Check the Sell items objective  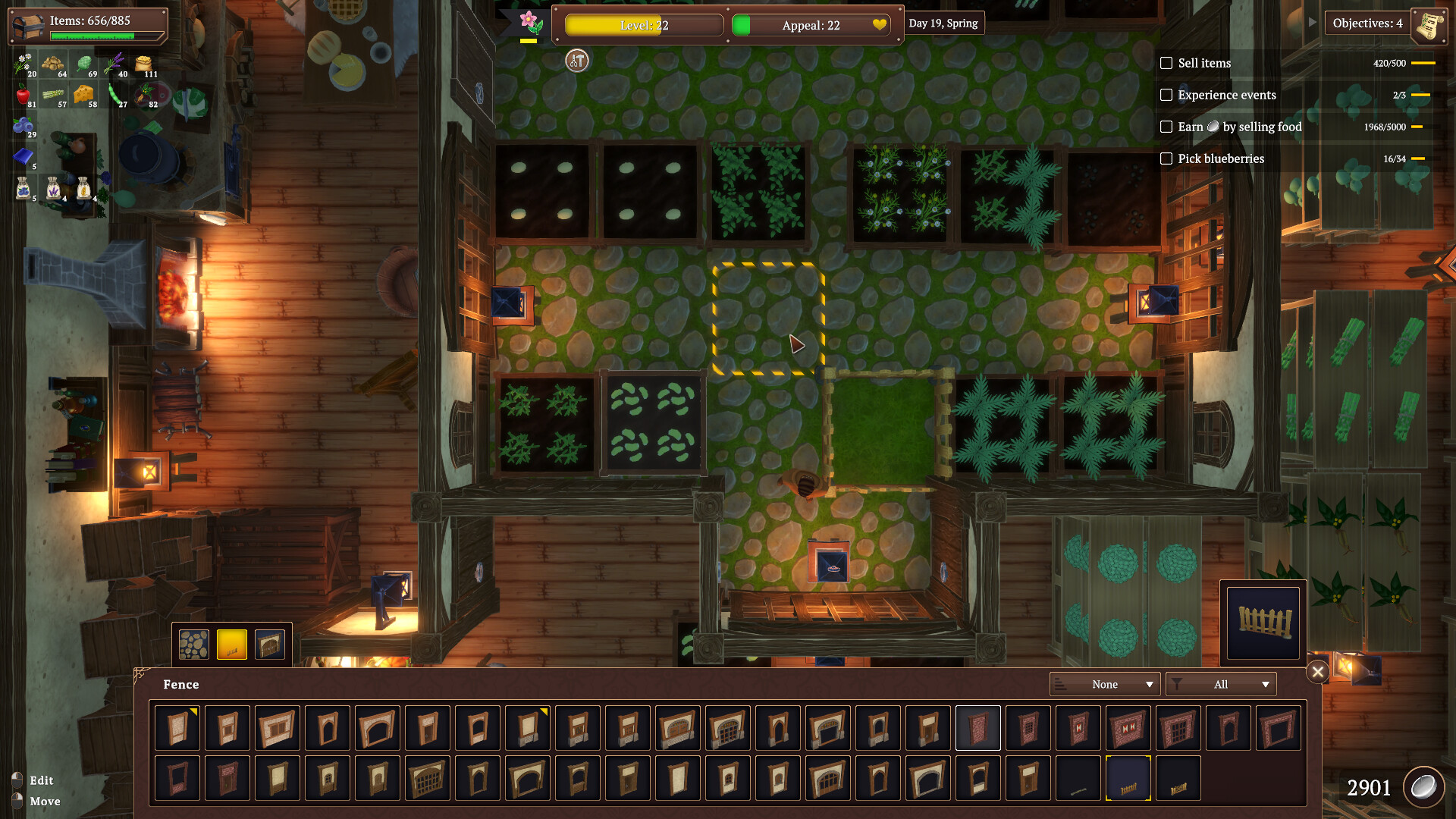[x=1166, y=63]
